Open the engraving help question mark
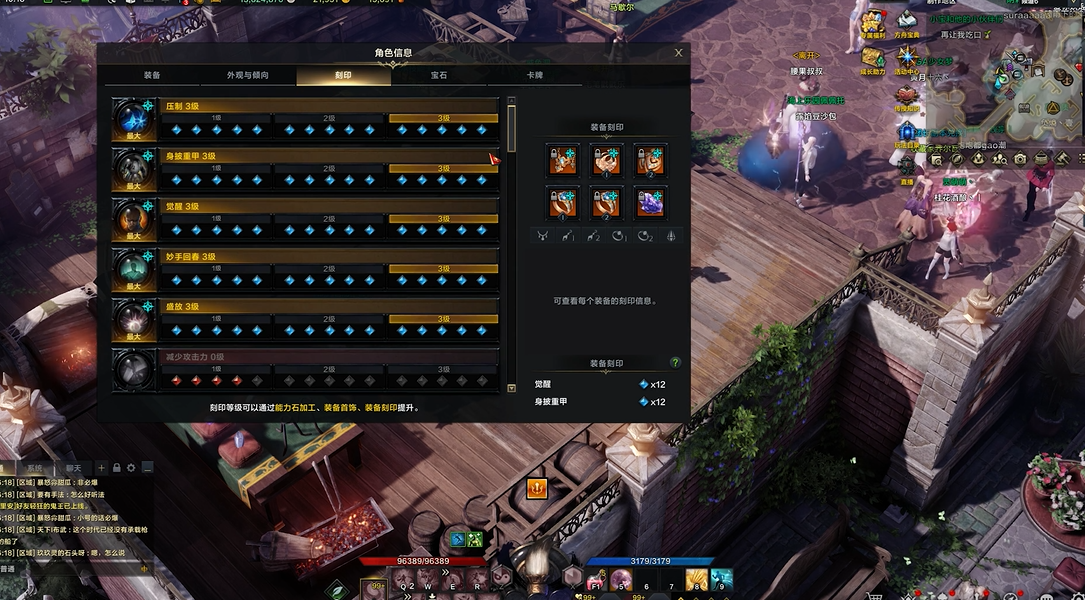The height and width of the screenshot is (600, 1085). pos(675,363)
